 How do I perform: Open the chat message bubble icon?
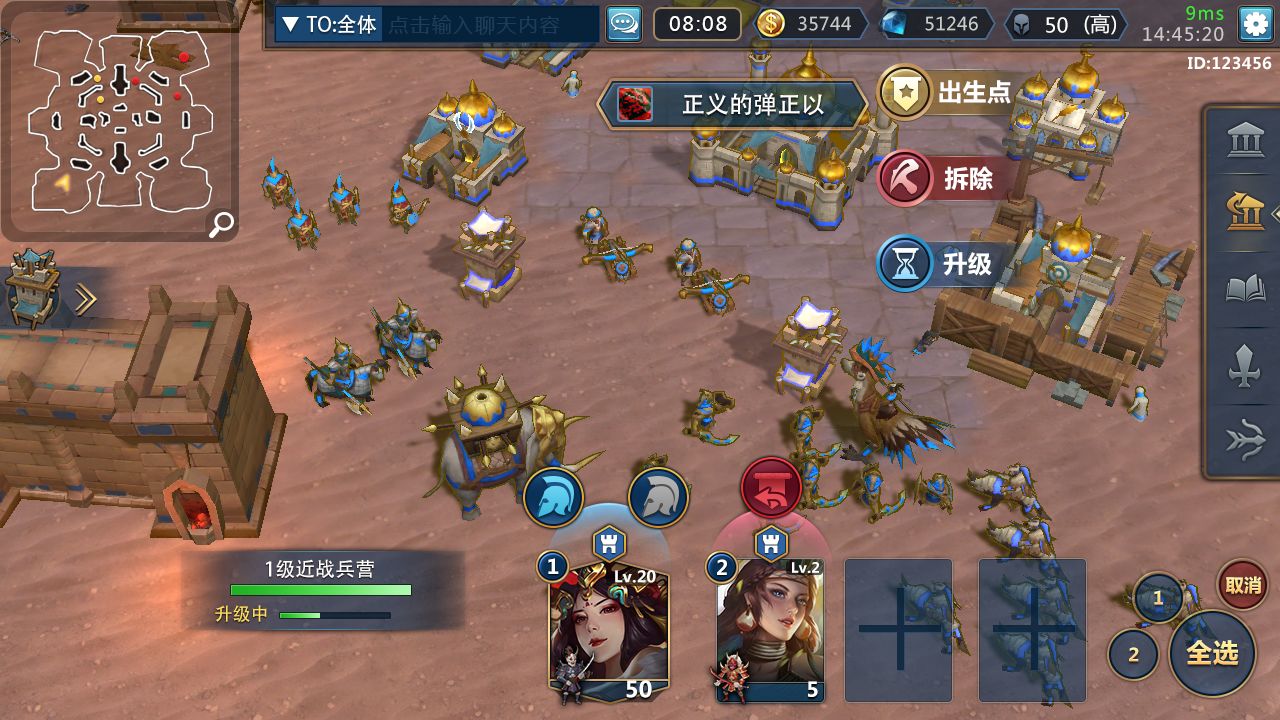pyautogui.click(x=624, y=24)
